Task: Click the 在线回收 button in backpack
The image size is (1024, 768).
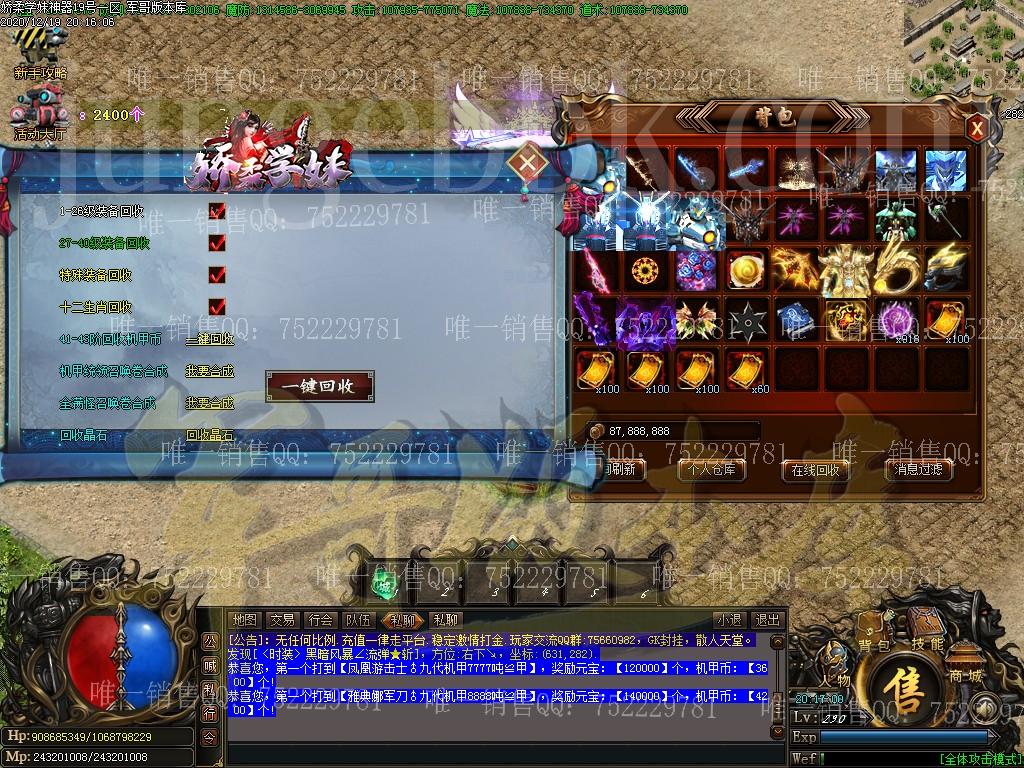Action: tap(815, 469)
